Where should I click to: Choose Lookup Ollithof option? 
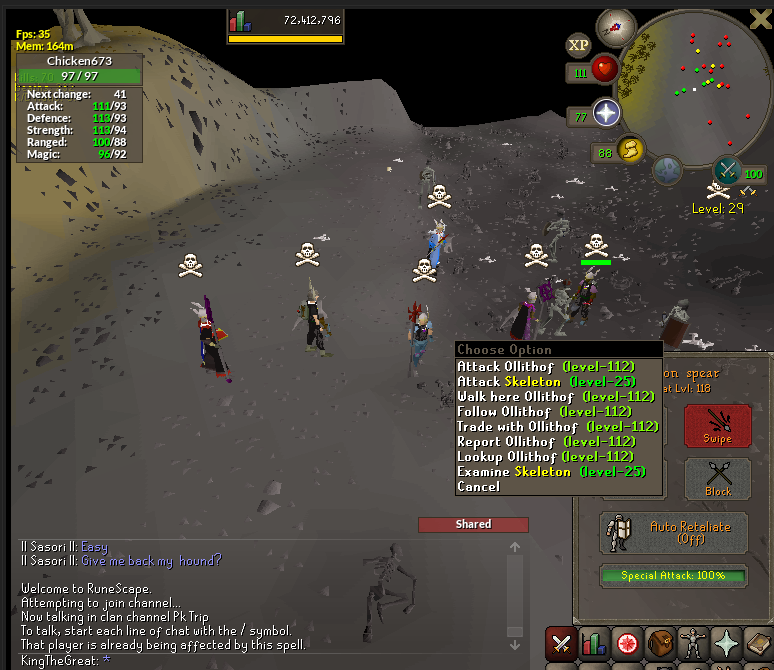point(546,457)
